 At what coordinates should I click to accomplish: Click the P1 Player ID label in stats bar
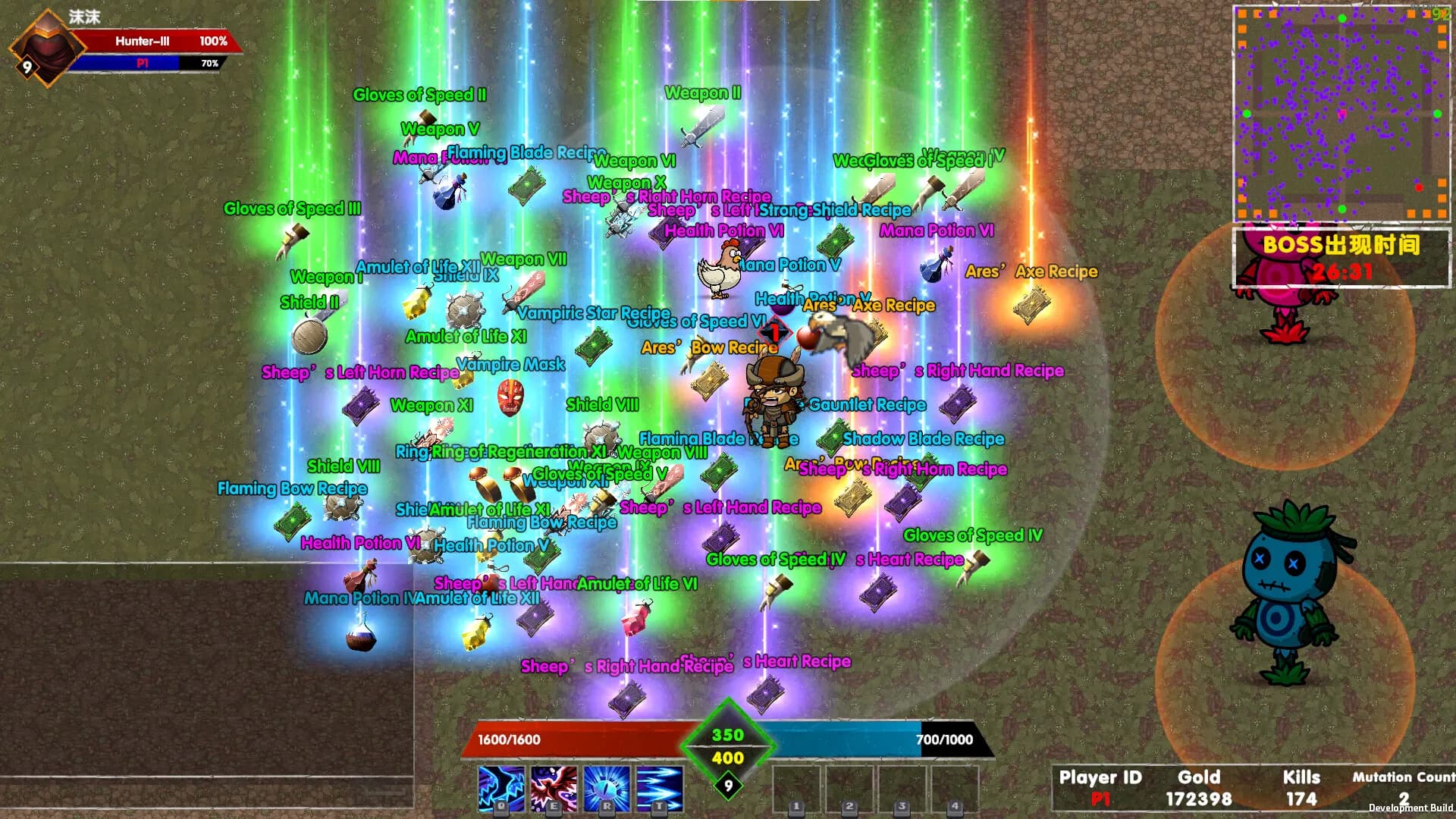coord(1098,799)
